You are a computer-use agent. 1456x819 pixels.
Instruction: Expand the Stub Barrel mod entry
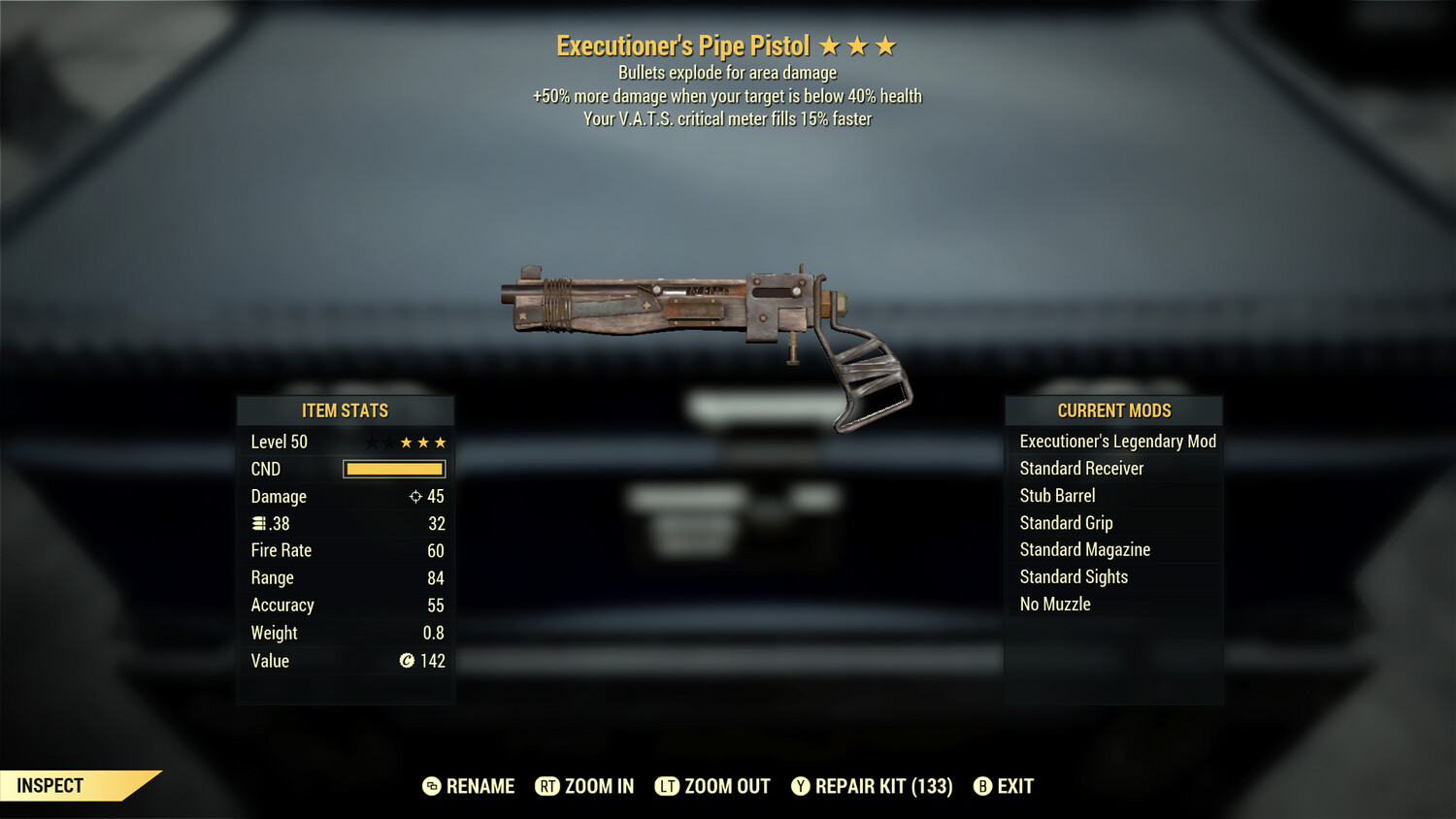(x=1056, y=495)
